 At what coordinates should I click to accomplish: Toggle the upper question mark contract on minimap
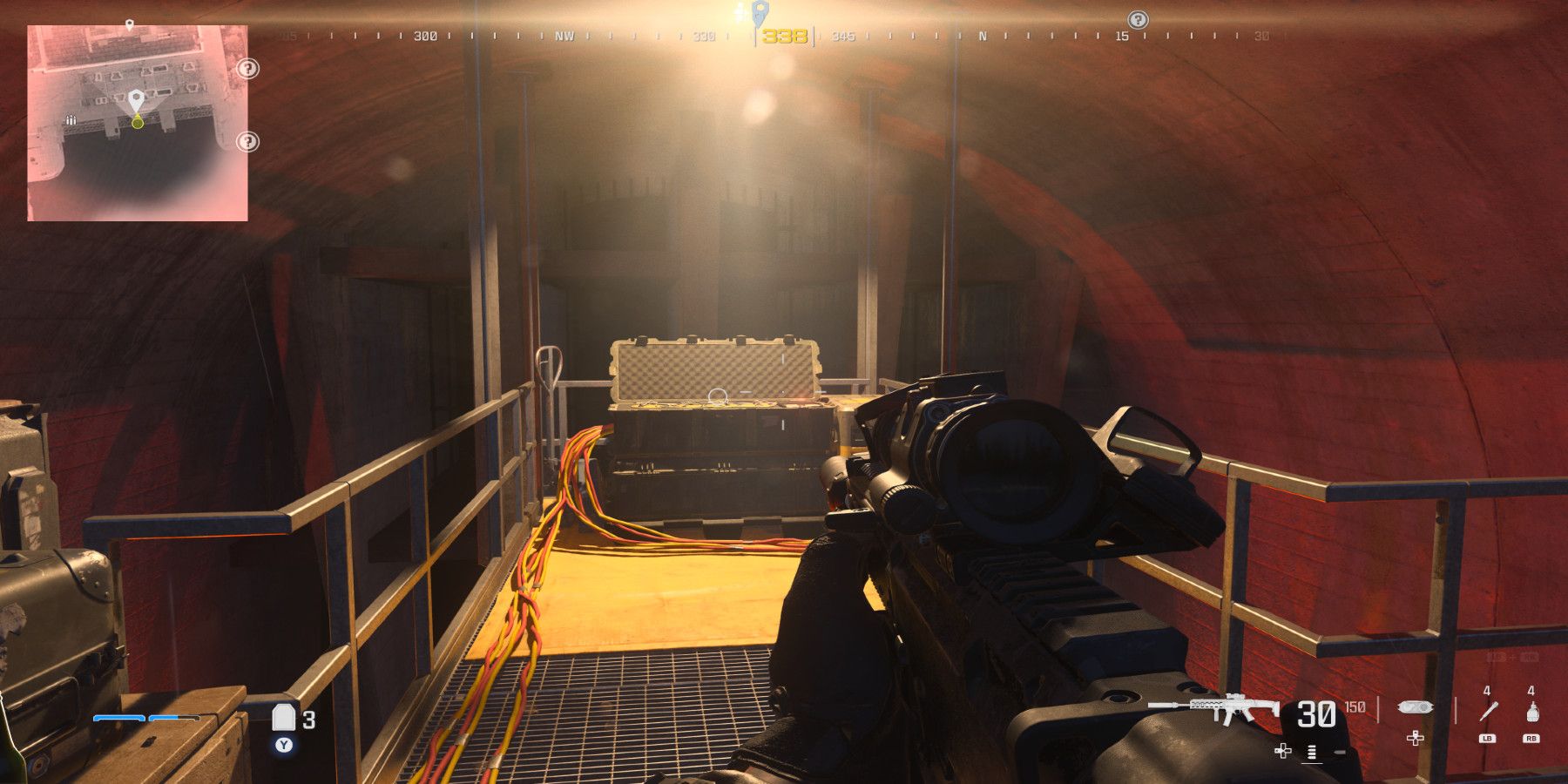coord(247,69)
